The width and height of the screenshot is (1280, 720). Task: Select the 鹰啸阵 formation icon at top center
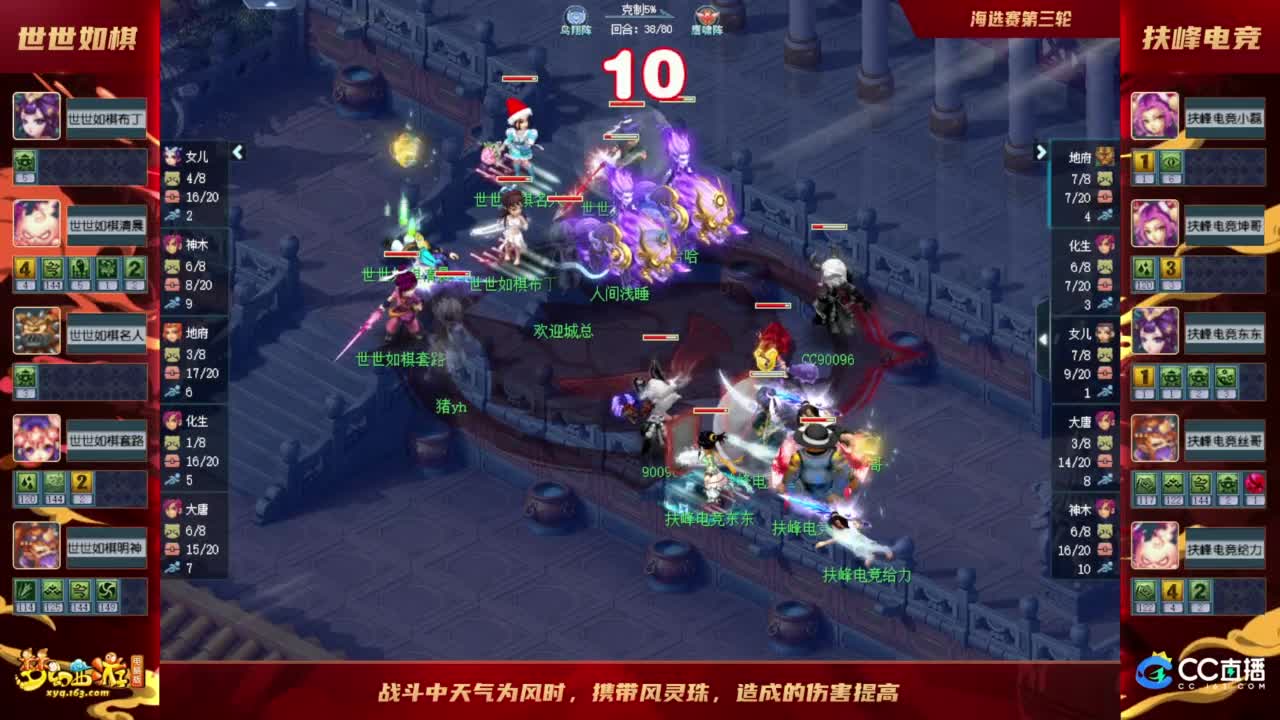706,13
